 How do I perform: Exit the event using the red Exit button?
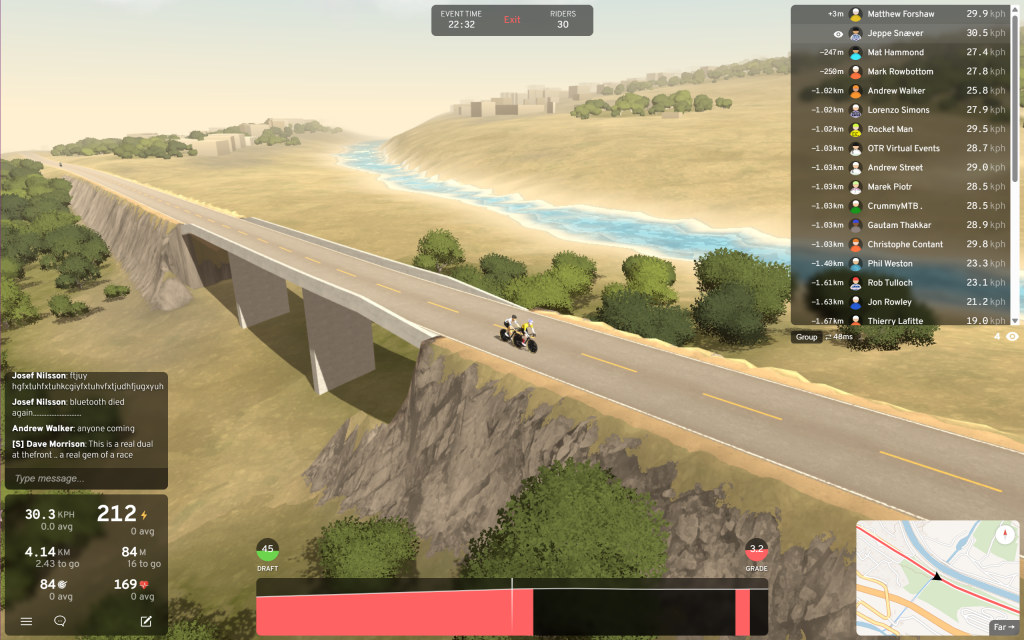[512, 20]
